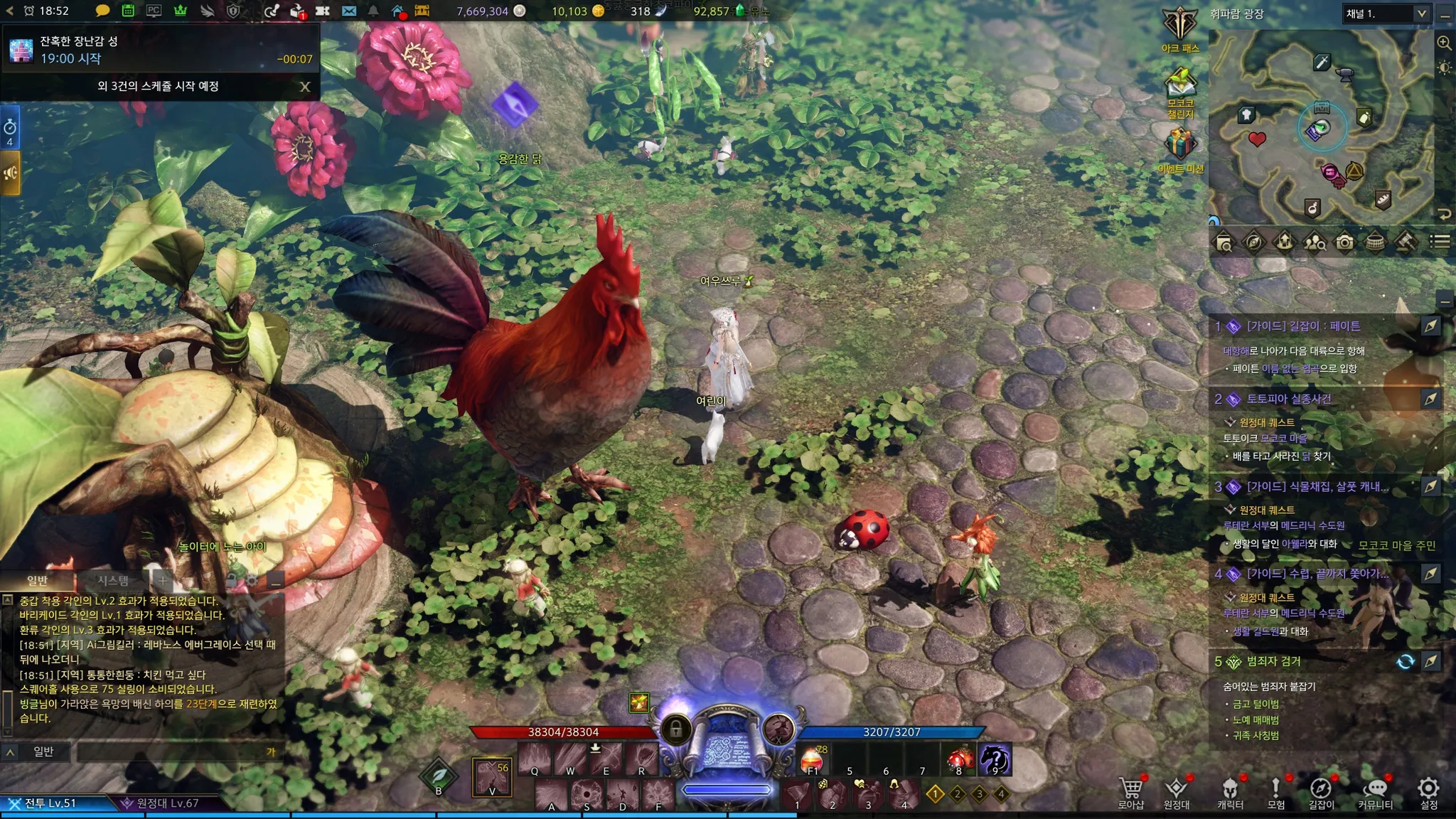Select the 토토피아 실종사건 quest tracker entry
Image resolution: width=1456 pixels, height=819 pixels.
pos(1288,399)
